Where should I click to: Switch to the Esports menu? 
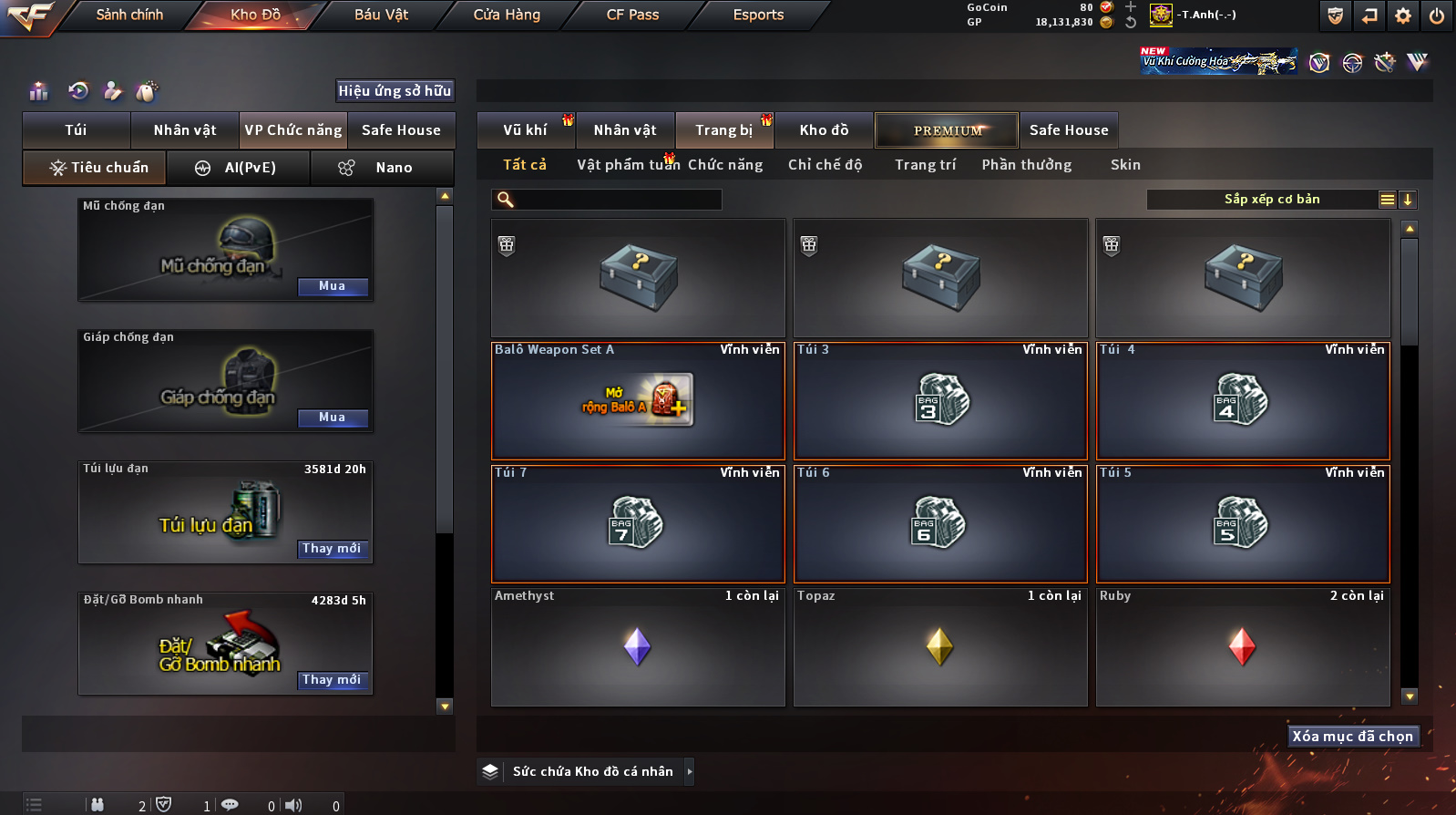tap(758, 15)
